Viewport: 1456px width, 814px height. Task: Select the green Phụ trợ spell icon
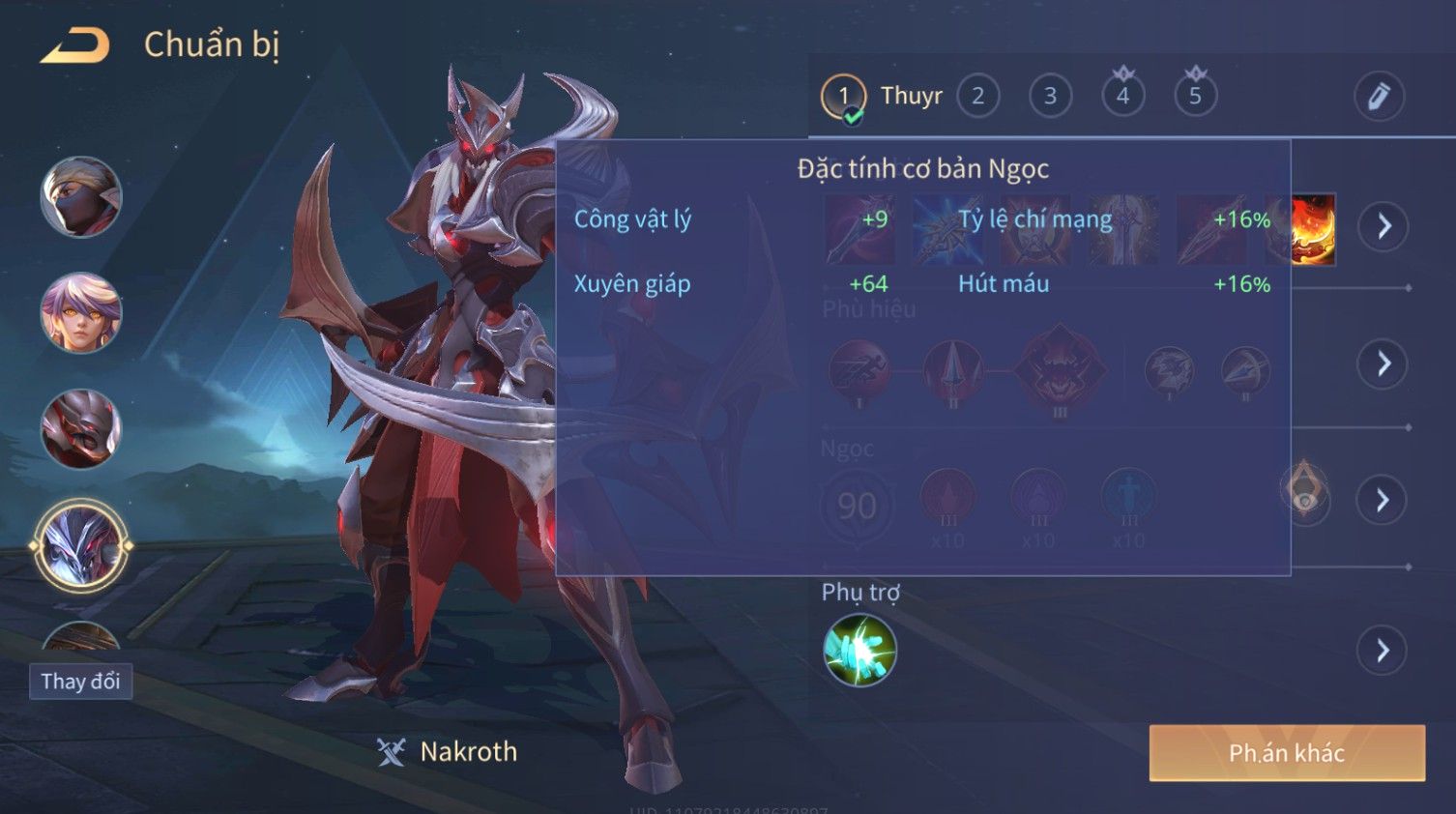(859, 651)
